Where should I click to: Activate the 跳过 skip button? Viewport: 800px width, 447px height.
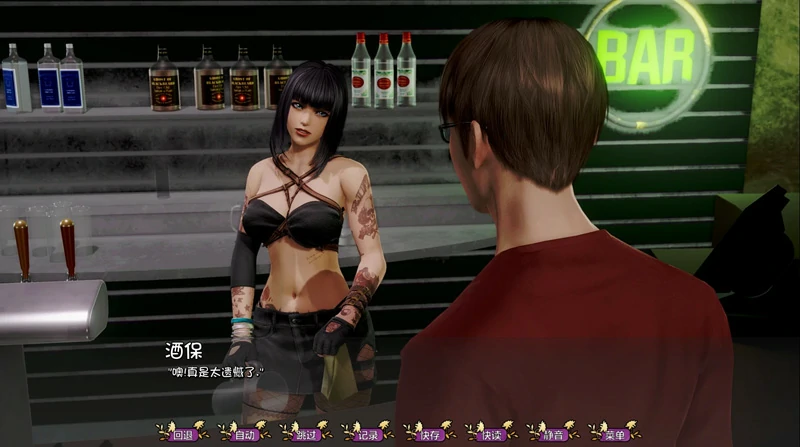pos(306,434)
